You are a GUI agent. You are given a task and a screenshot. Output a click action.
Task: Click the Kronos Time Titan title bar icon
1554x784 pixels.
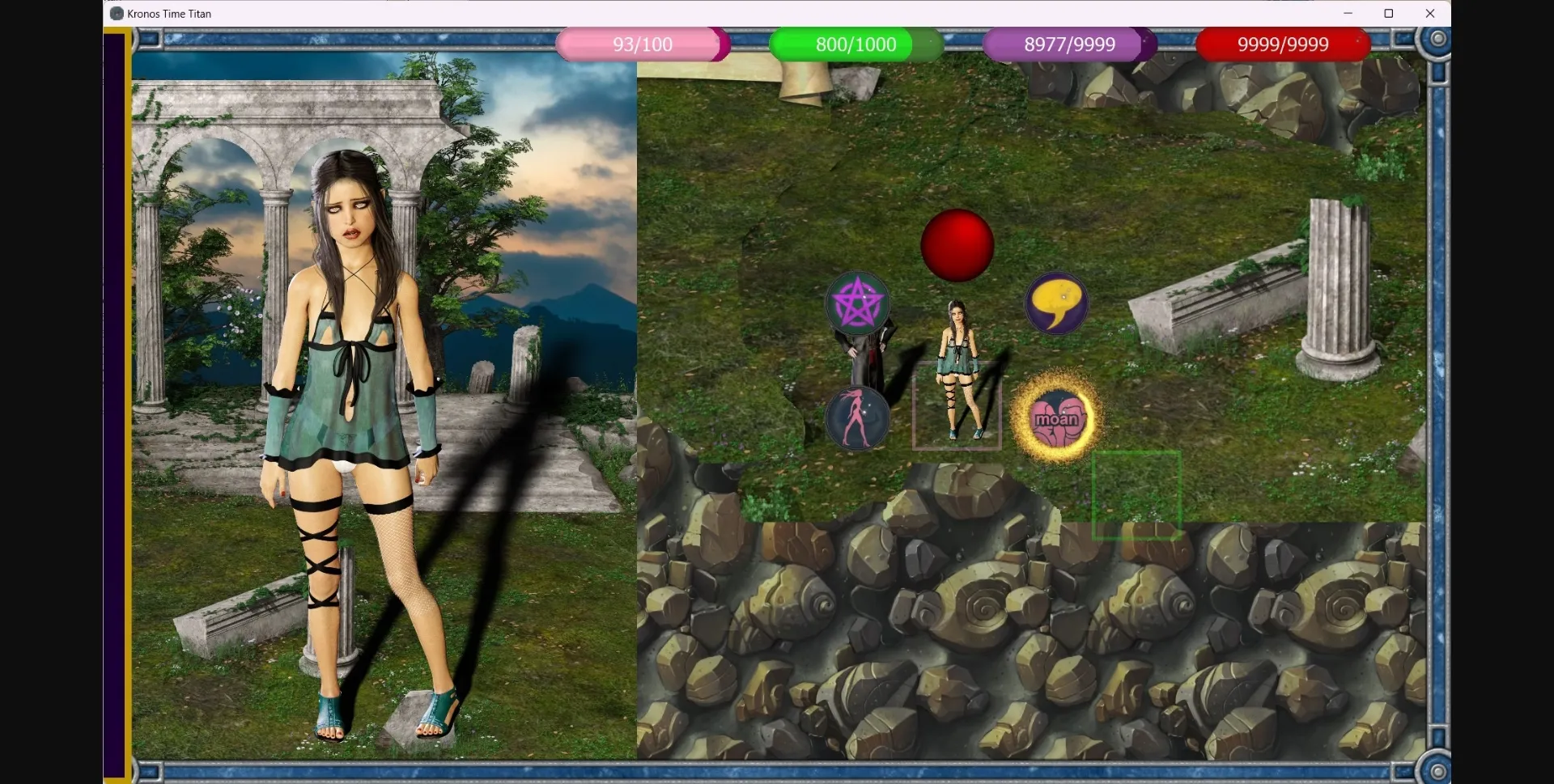coord(117,13)
